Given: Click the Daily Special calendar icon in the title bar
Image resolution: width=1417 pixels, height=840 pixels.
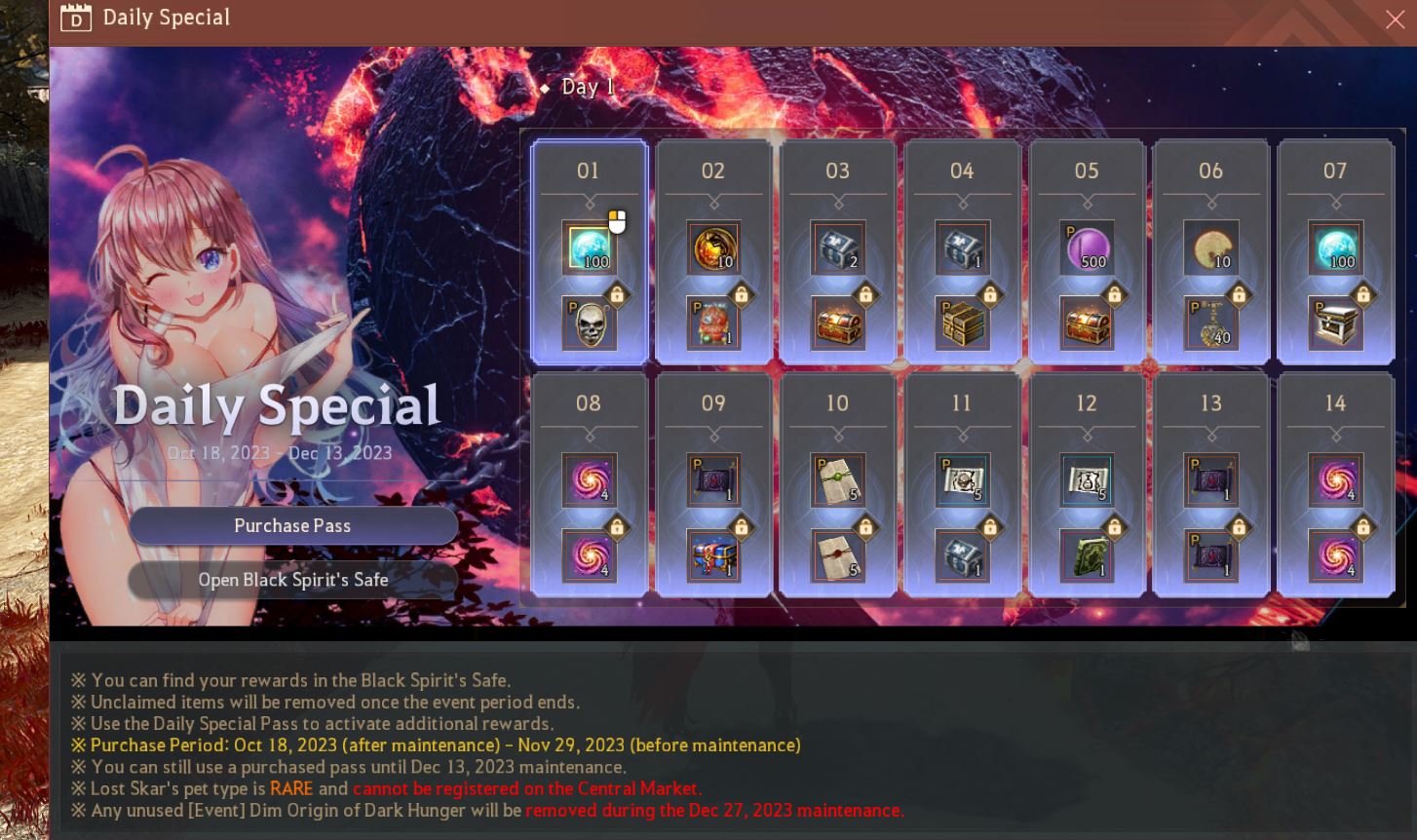Looking at the screenshot, I should coord(76,17).
